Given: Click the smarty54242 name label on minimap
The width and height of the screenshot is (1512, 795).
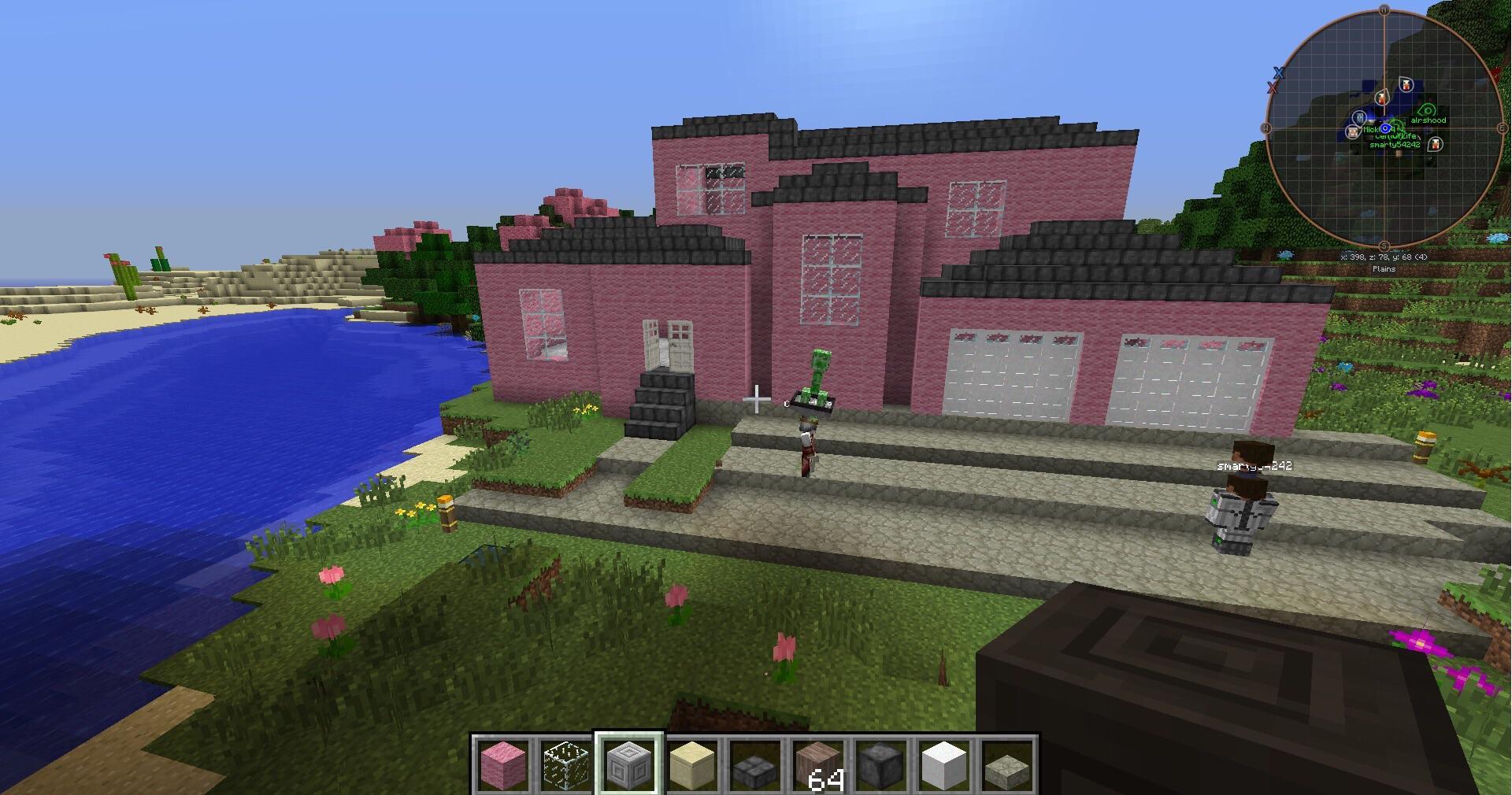Looking at the screenshot, I should (1395, 146).
